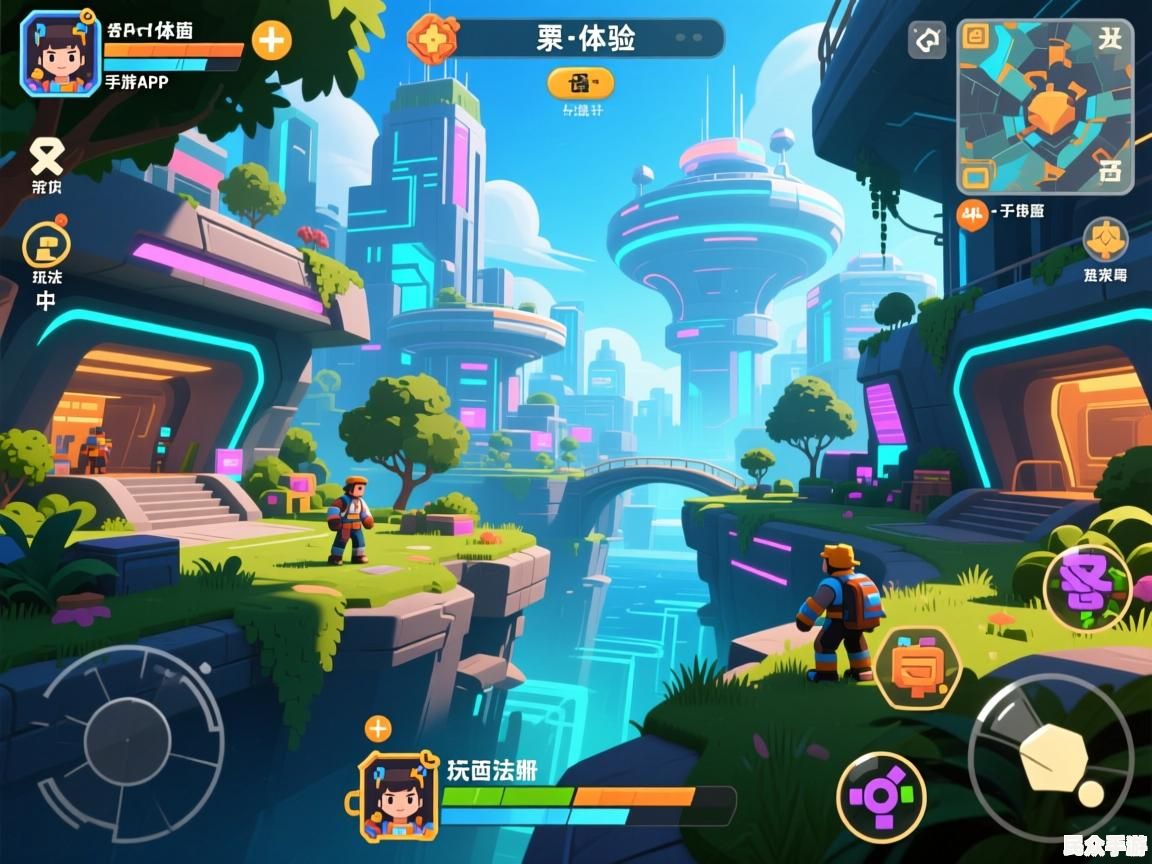The height and width of the screenshot is (864, 1152).
Task: Click the virtual movement joystick
Action: (130, 740)
